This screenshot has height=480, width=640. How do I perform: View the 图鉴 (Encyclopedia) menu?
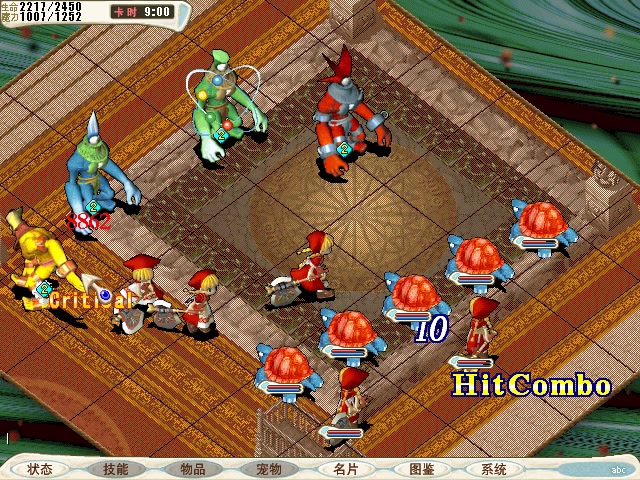point(421,468)
